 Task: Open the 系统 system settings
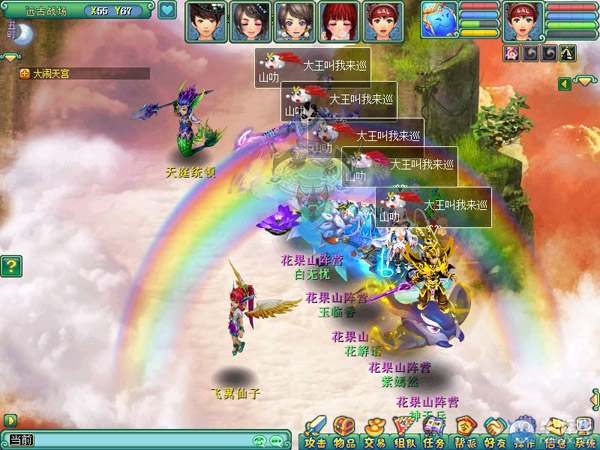click(x=584, y=431)
